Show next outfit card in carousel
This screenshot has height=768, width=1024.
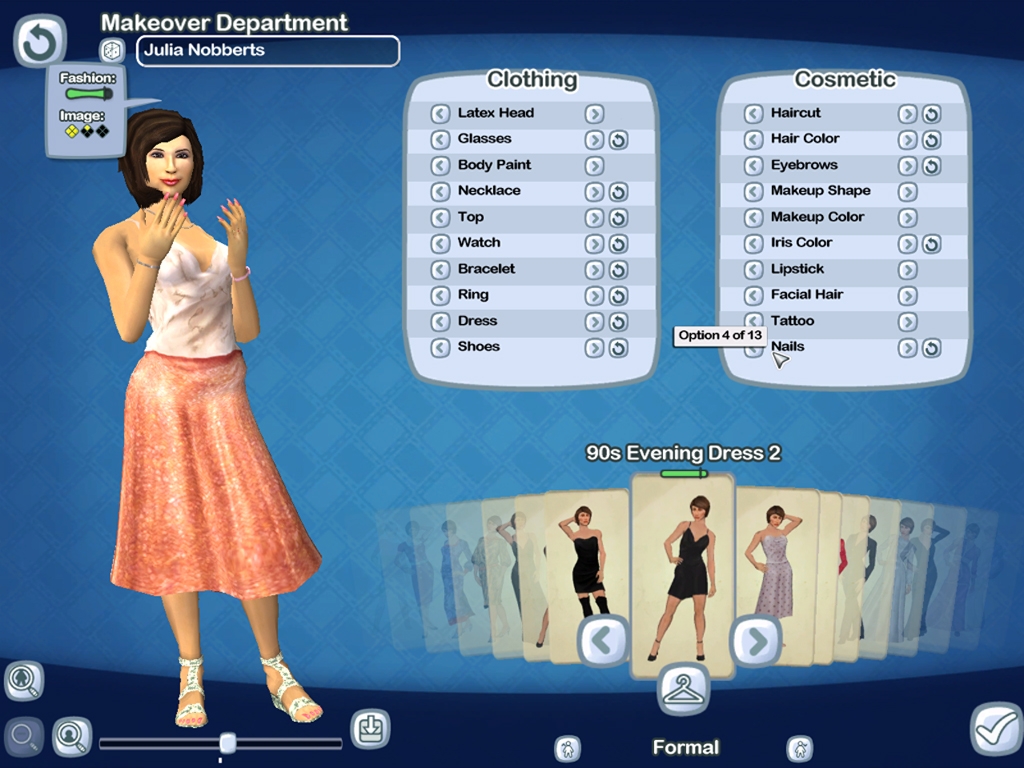click(755, 641)
